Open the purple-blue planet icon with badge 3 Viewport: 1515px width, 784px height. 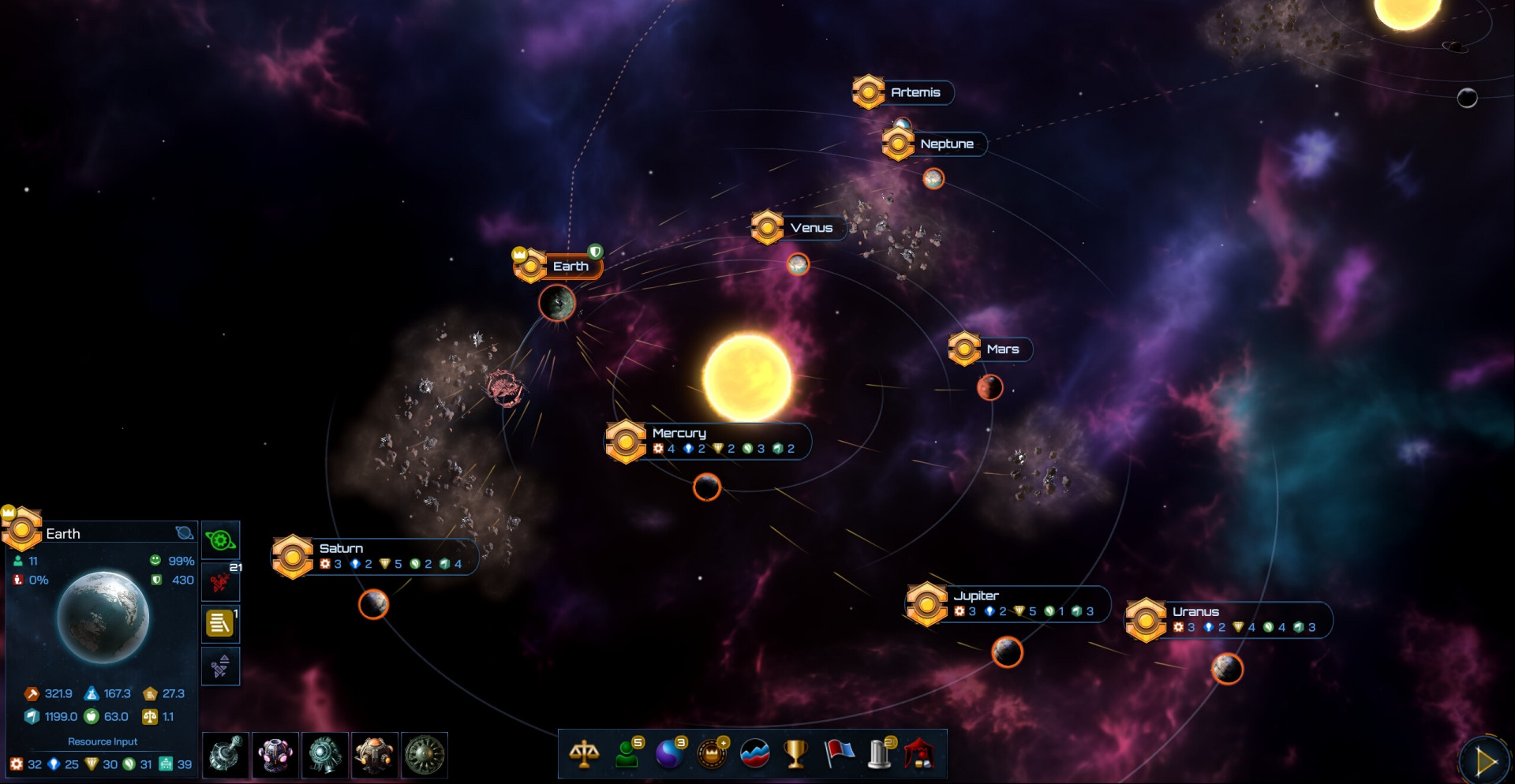click(x=670, y=754)
